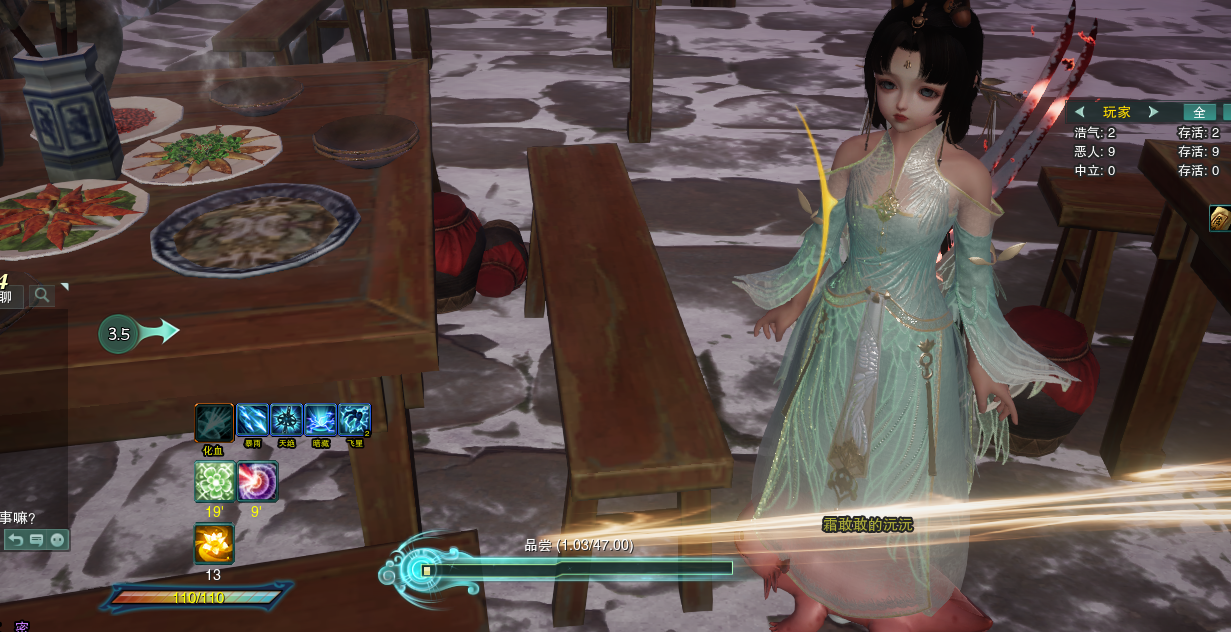Select the purple swirl buff icon

coord(257,481)
